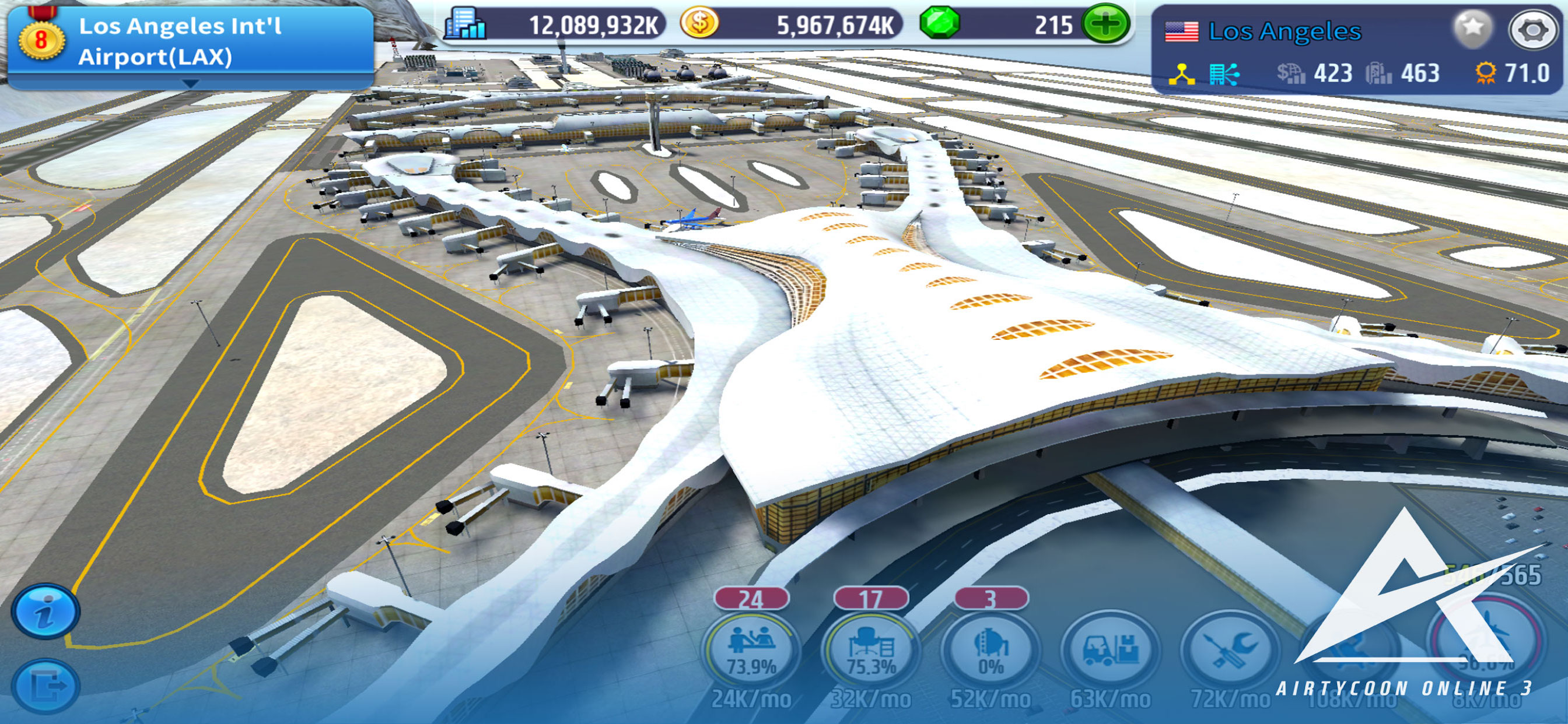Open the yellow hub network icon

point(1181,74)
